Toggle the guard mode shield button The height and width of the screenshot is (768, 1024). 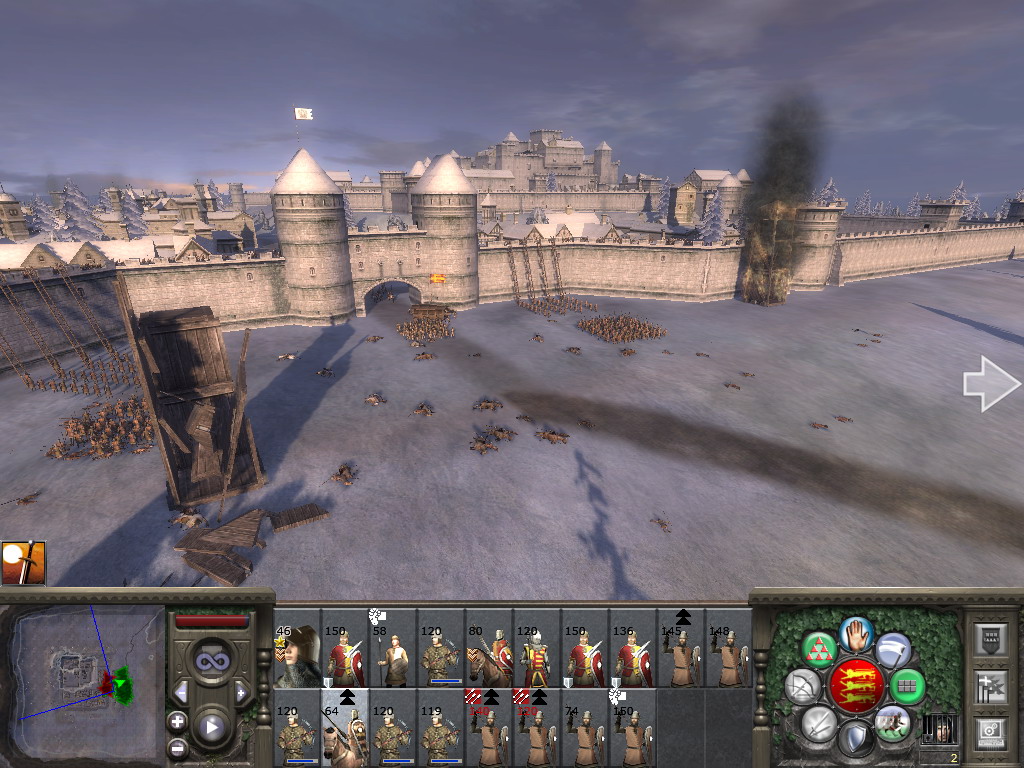point(855,739)
